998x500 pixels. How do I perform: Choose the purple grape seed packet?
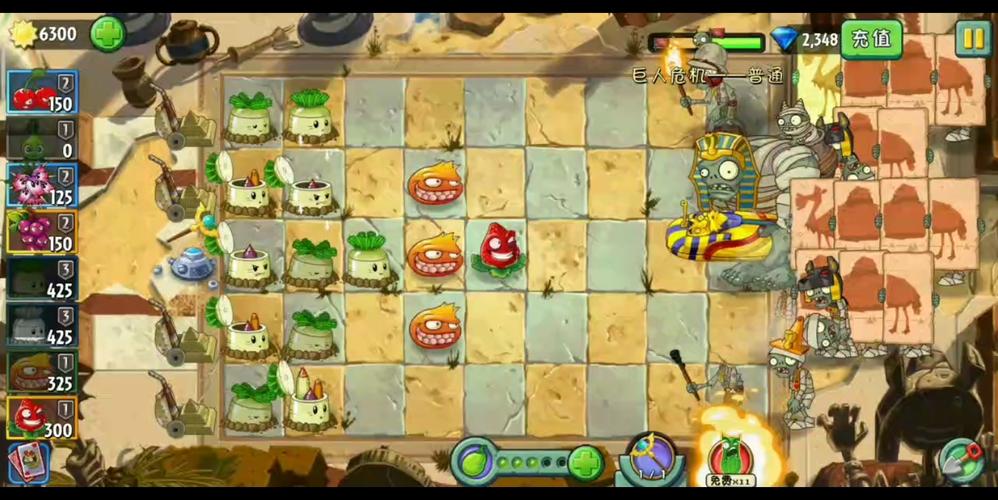pos(41,232)
